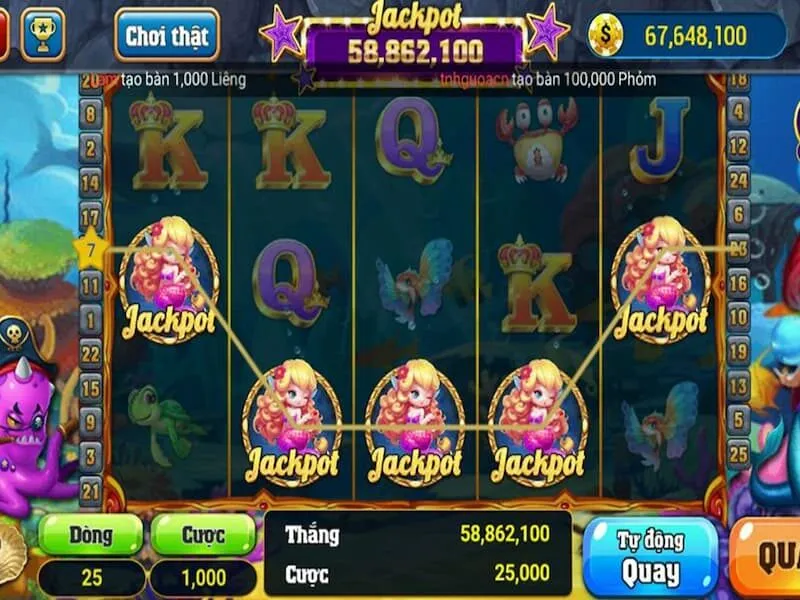Spin the reels with the orange button
The image size is (800, 600).
pyautogui.click(x=770, y=556)
